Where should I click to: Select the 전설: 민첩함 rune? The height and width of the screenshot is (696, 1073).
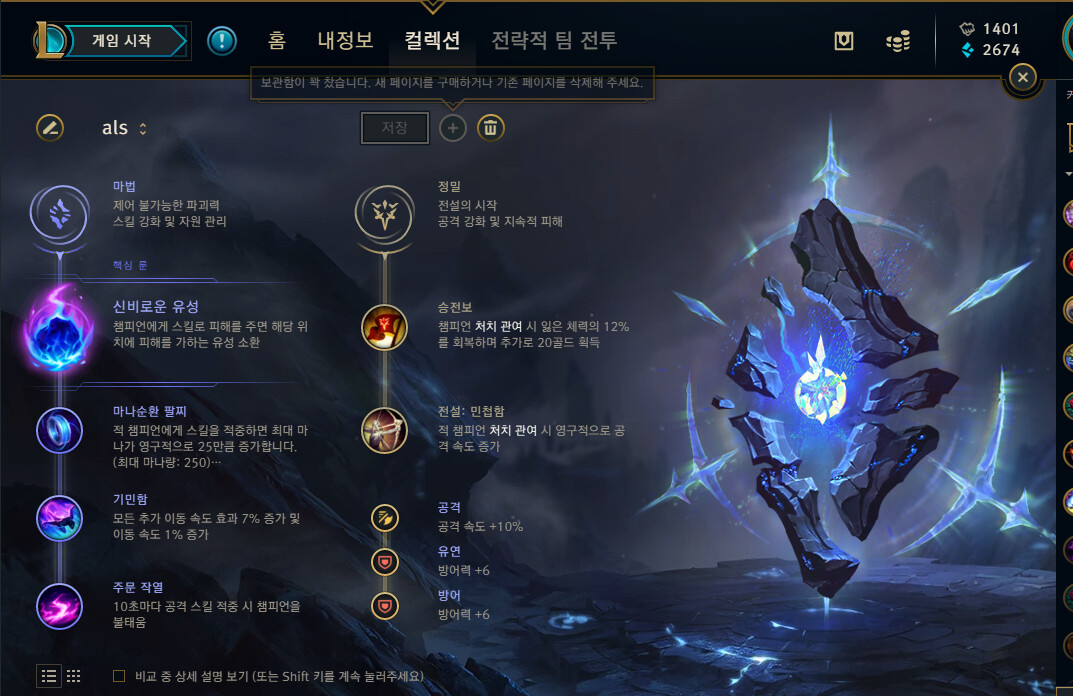384,430
